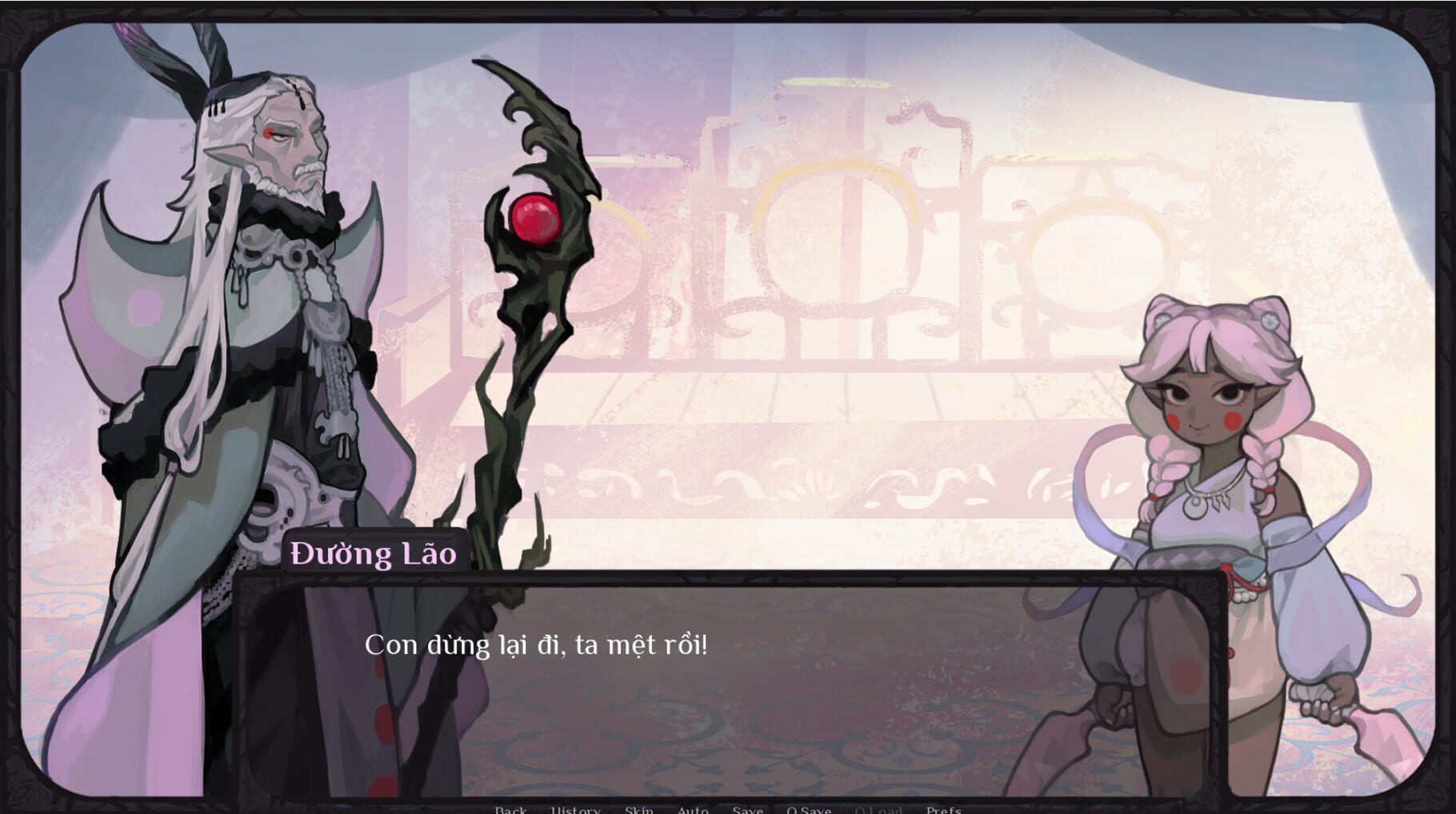
Task: Toggle Auto-advance dialogue mode
Action: coord(693,810)
